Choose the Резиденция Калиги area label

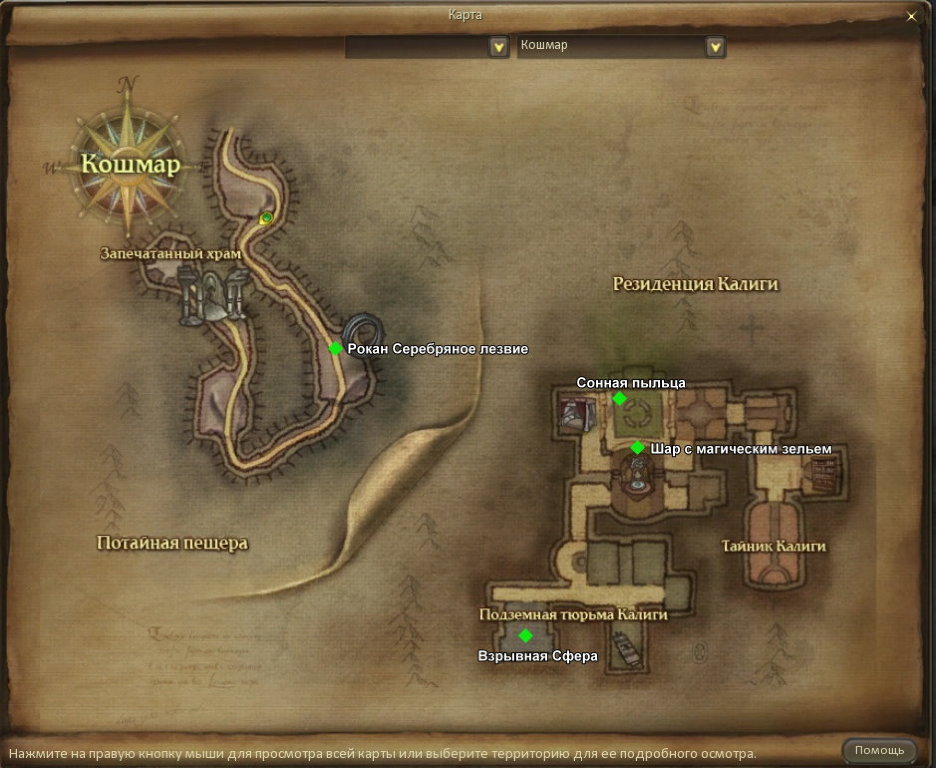695,285
